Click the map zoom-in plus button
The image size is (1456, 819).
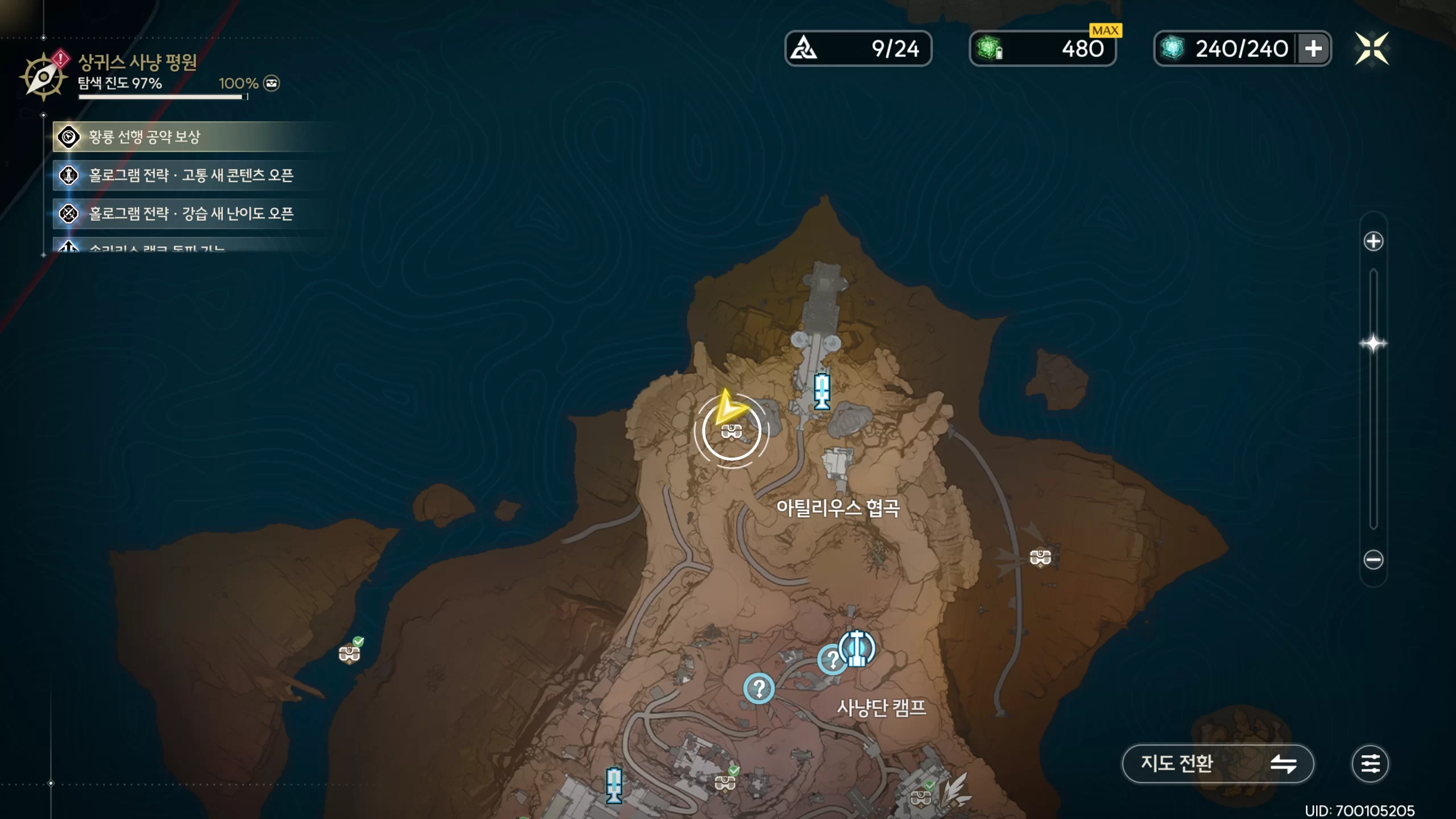pyautogui.click(x=1373, y=241)
